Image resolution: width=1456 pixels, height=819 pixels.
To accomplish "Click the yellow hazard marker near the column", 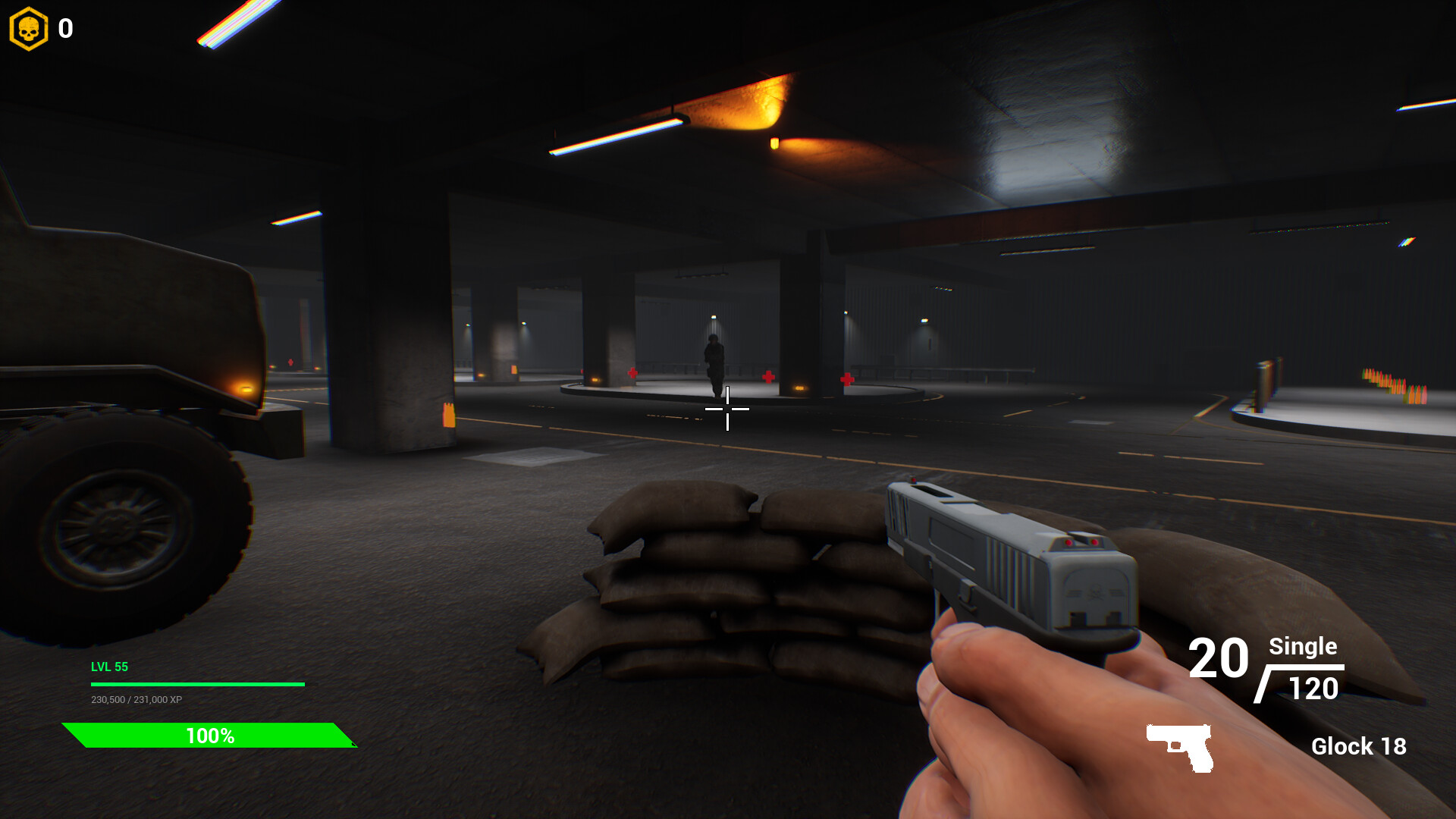I will tap(447, 416).
